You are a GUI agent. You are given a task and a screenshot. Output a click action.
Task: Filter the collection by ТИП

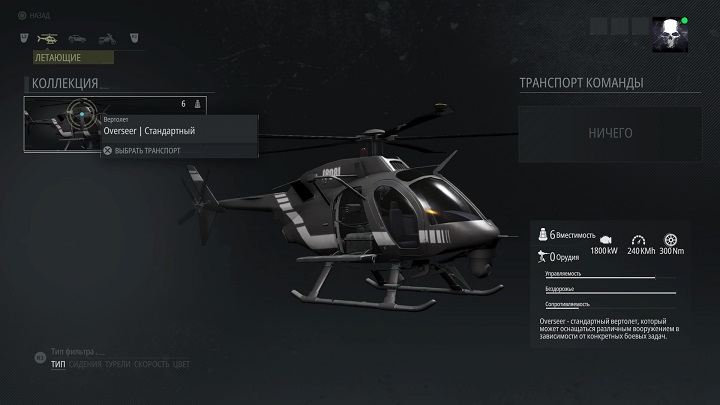(x=58, y=364)
